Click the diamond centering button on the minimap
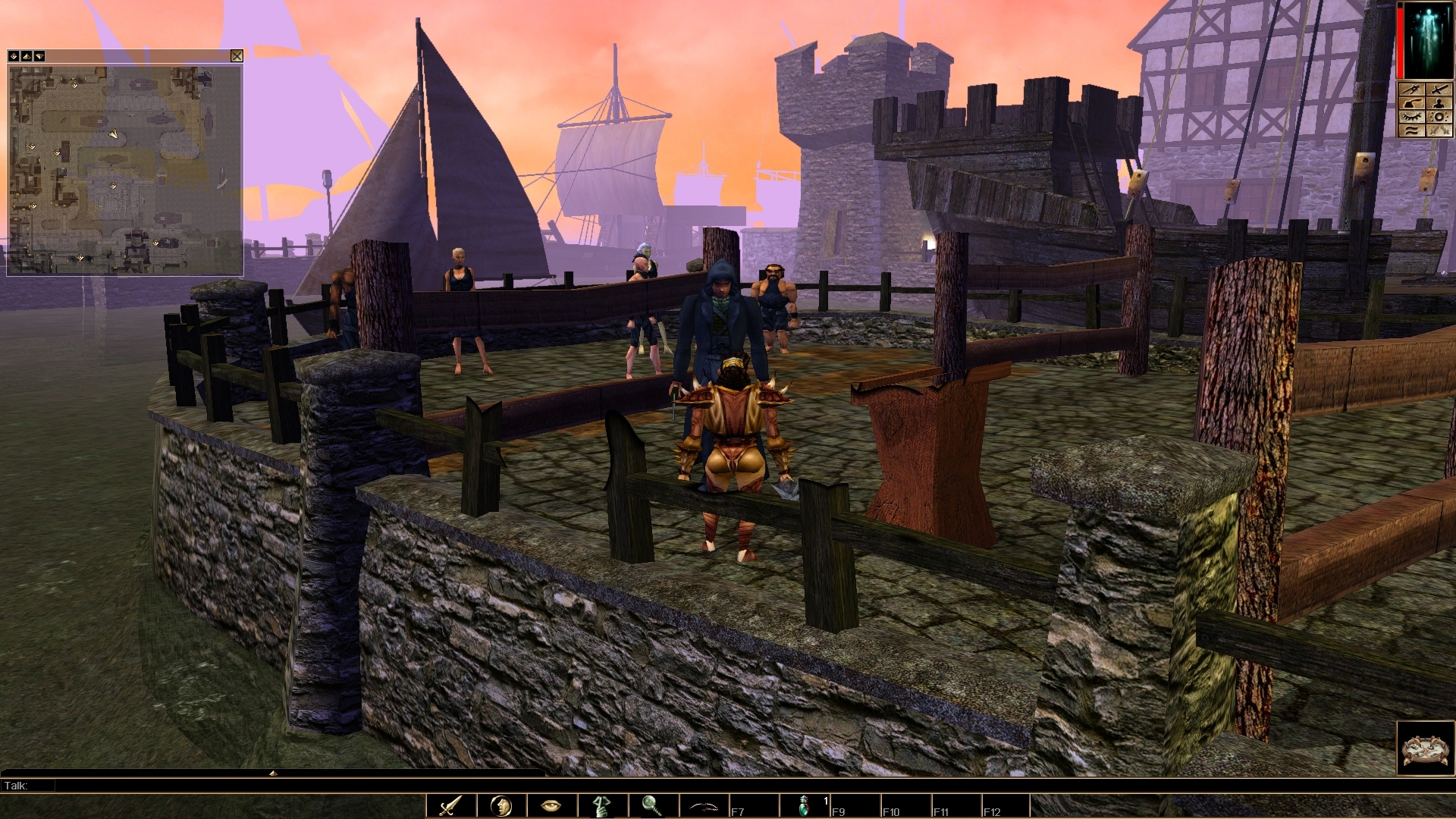The width and height of the screenshot is (1456, 819). (x=13, y=56)
